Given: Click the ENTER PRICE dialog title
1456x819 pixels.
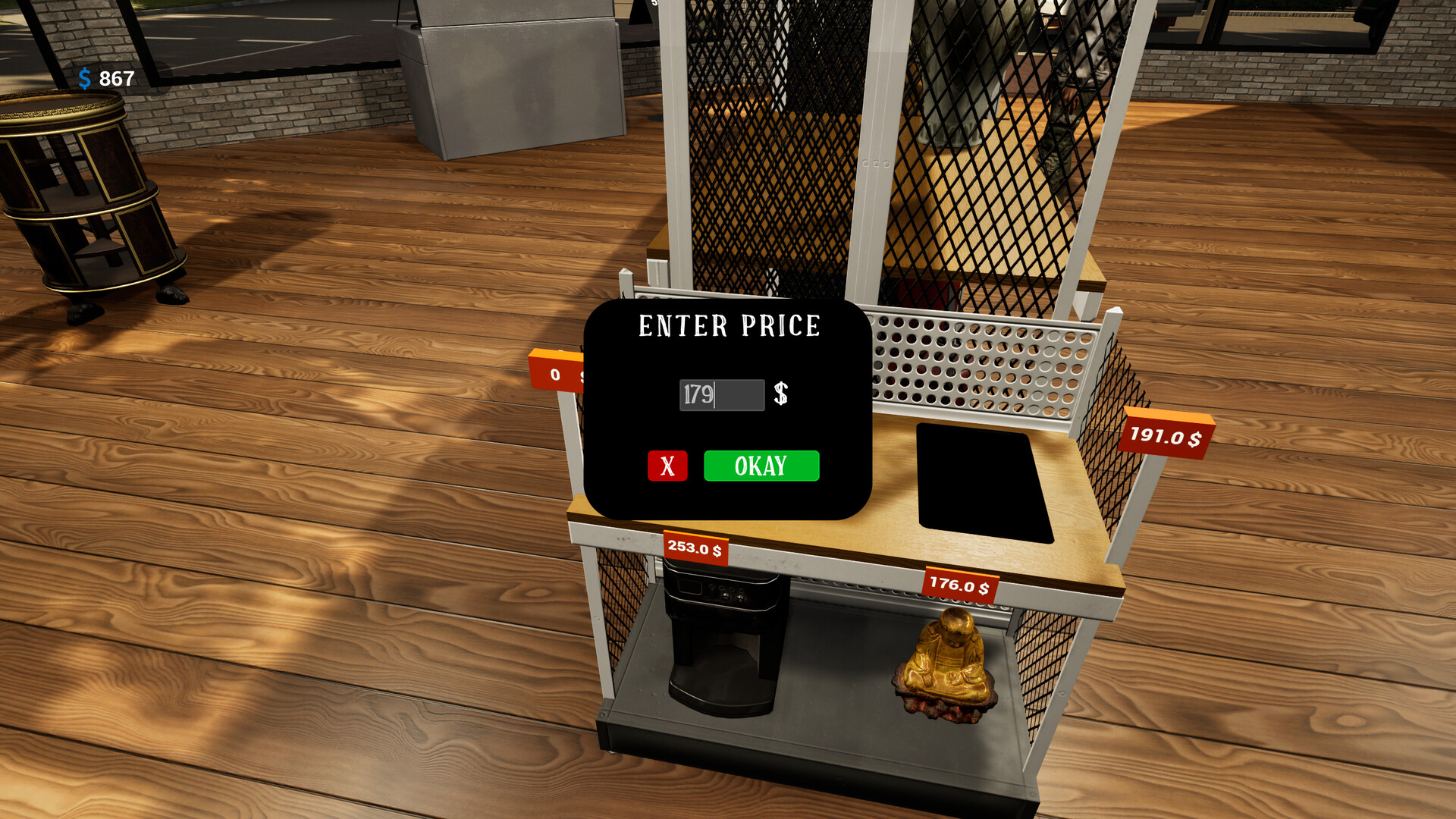Looking at the screenshot, I should point(729,326).
